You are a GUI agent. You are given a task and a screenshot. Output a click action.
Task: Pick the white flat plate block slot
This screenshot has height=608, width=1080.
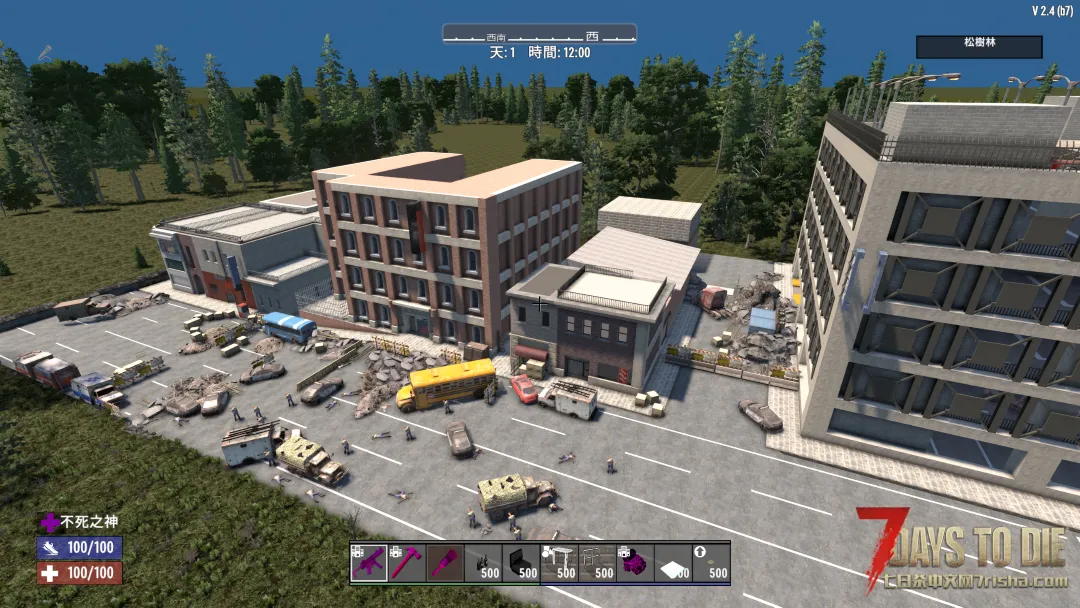[x=673, y=563]
